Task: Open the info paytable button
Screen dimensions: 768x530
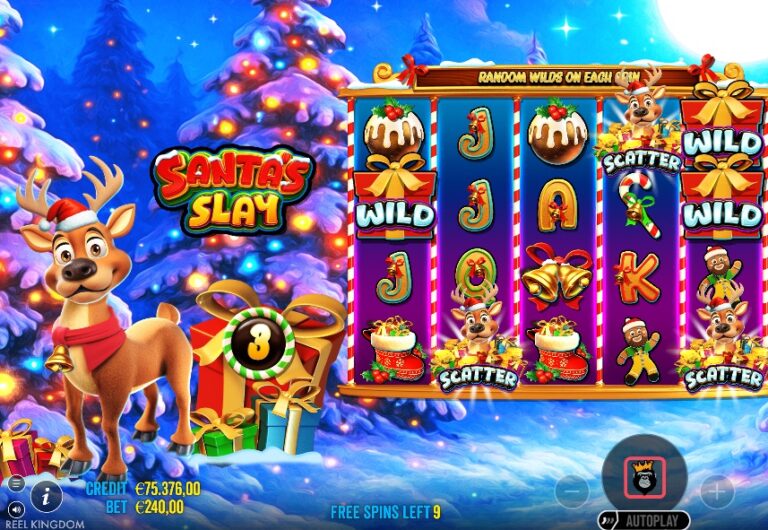Action: [x=44, y=493]
